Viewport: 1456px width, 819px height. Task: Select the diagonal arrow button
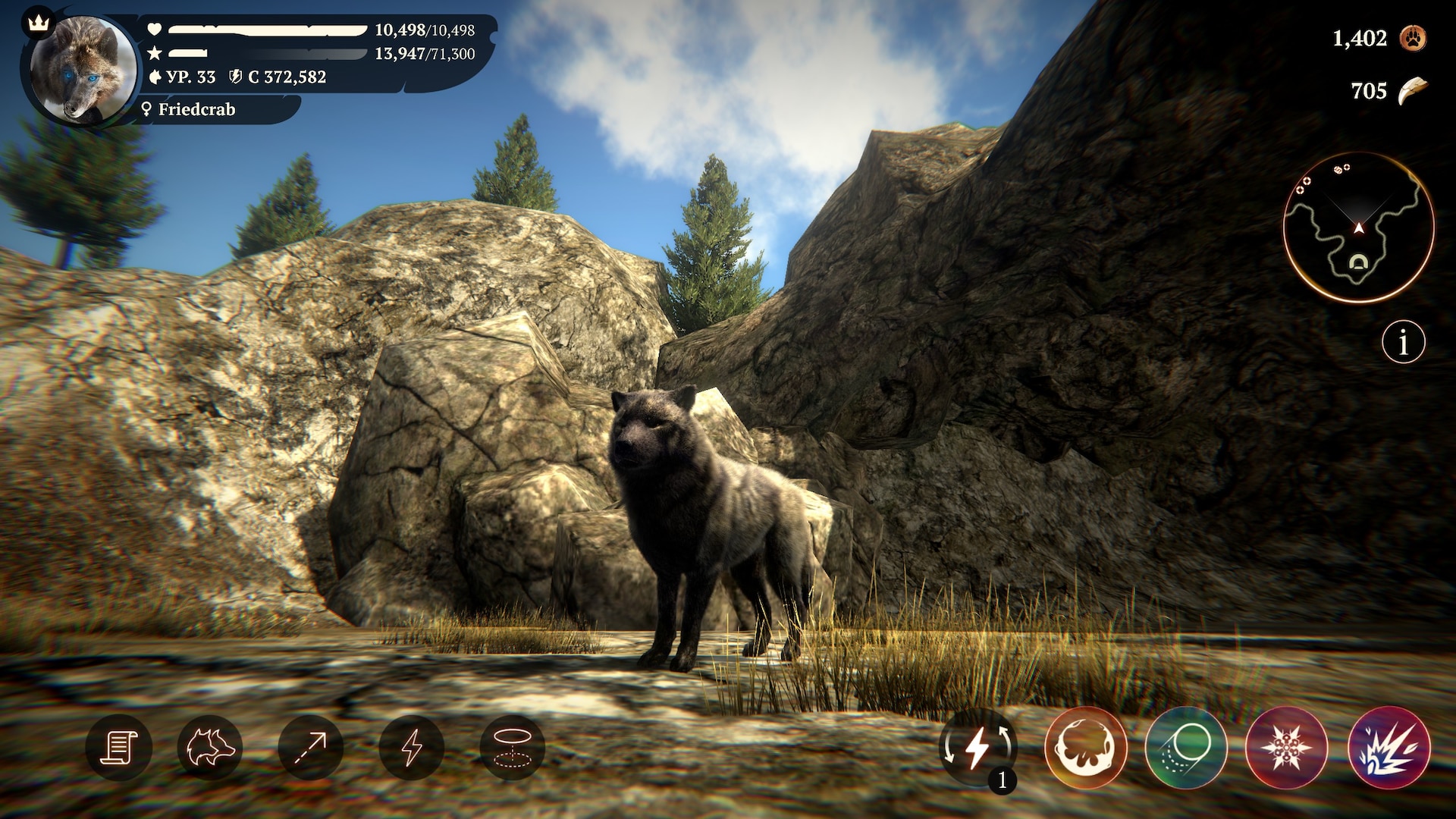point(311,748)
